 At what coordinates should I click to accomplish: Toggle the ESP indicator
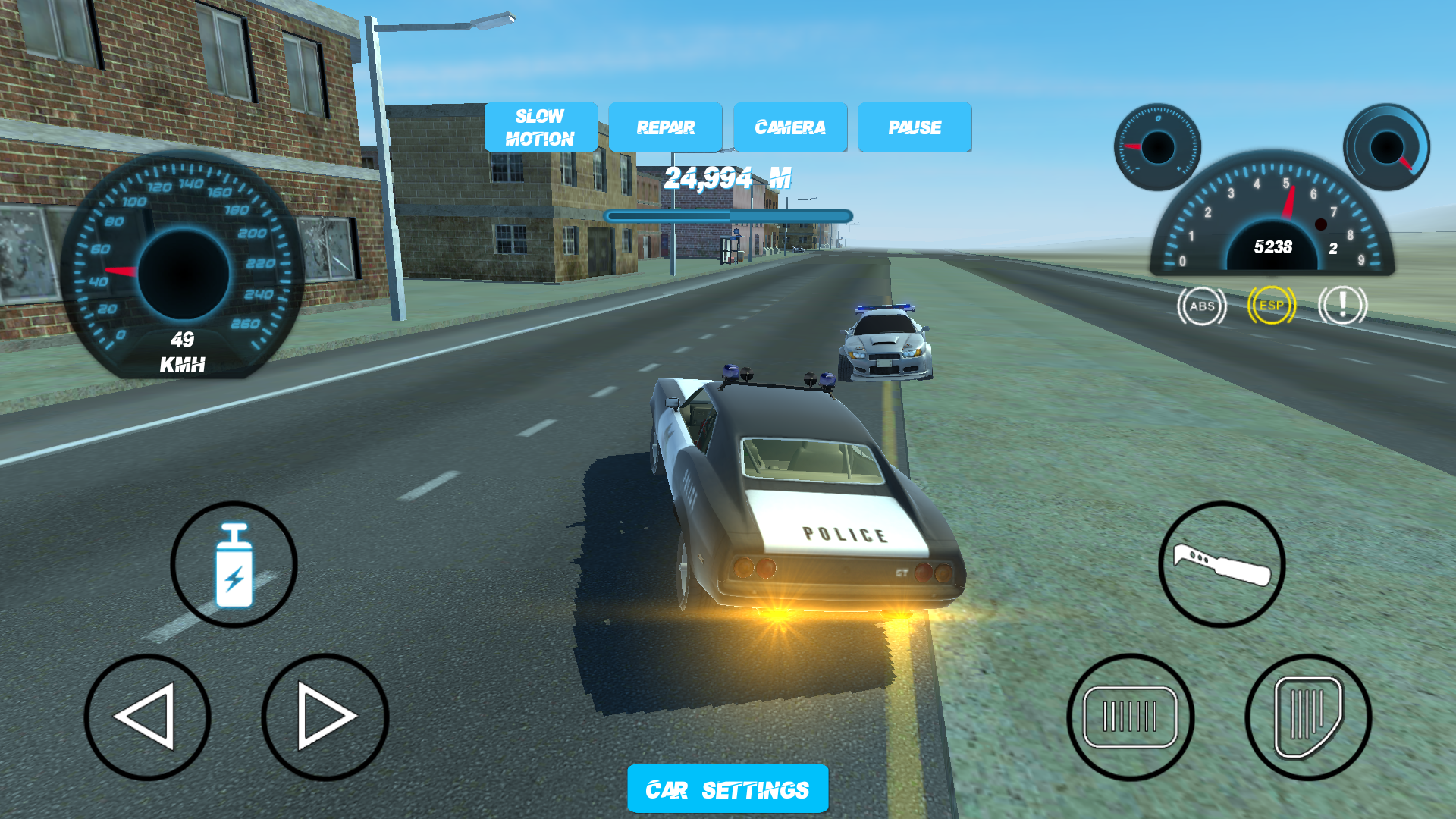(x=1272, y=306)
